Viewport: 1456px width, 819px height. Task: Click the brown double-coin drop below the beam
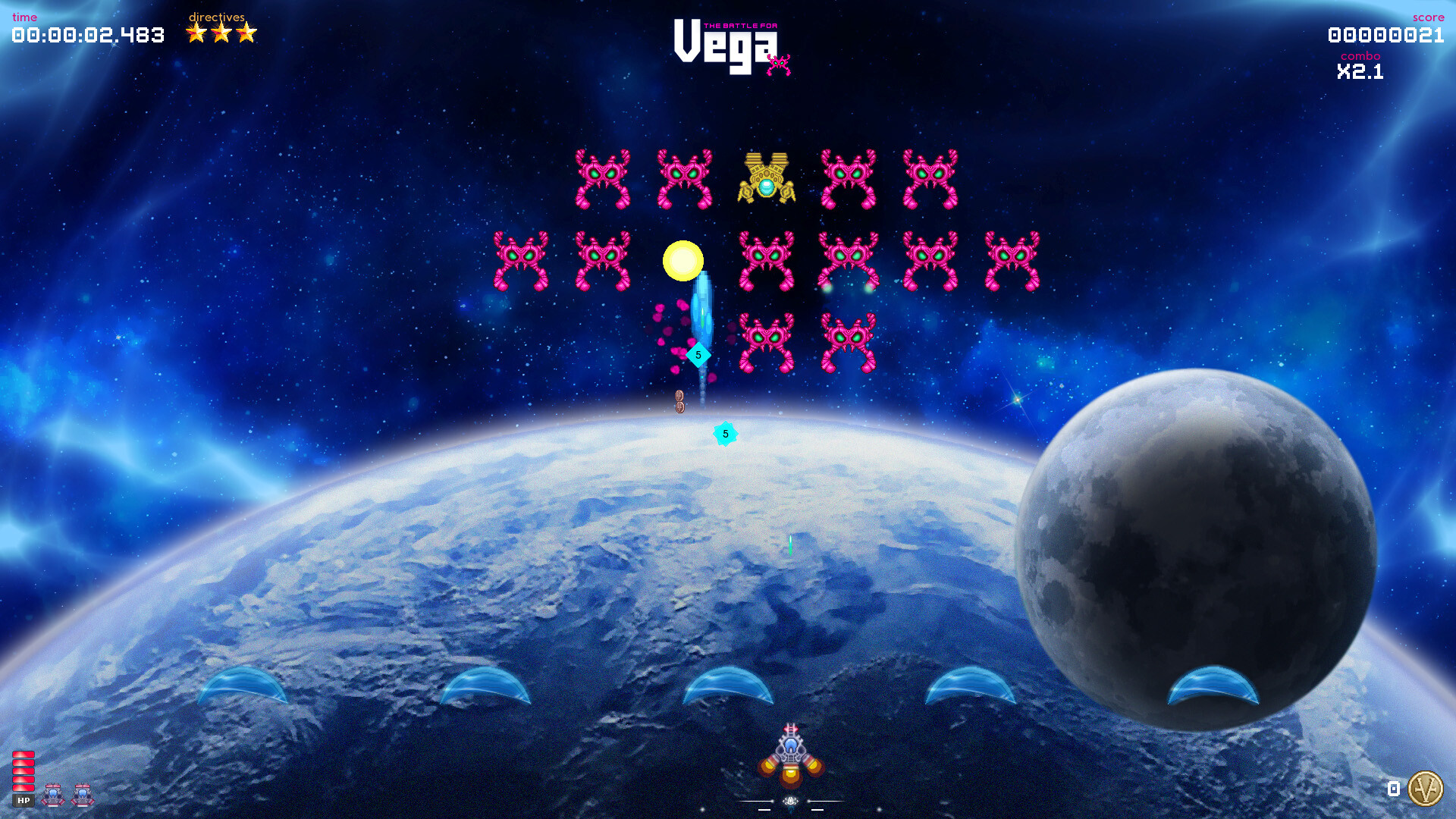[679, 400]
